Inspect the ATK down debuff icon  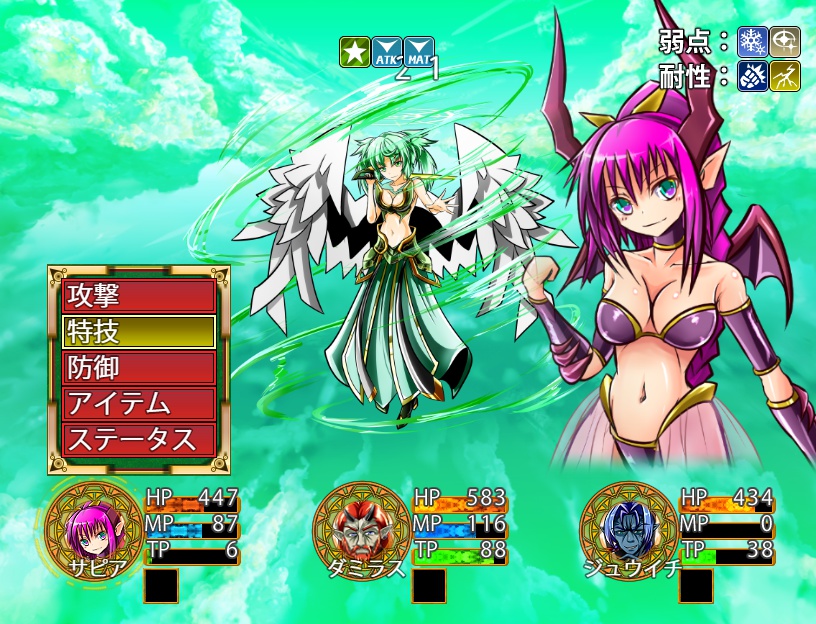(x=386, y=51)
